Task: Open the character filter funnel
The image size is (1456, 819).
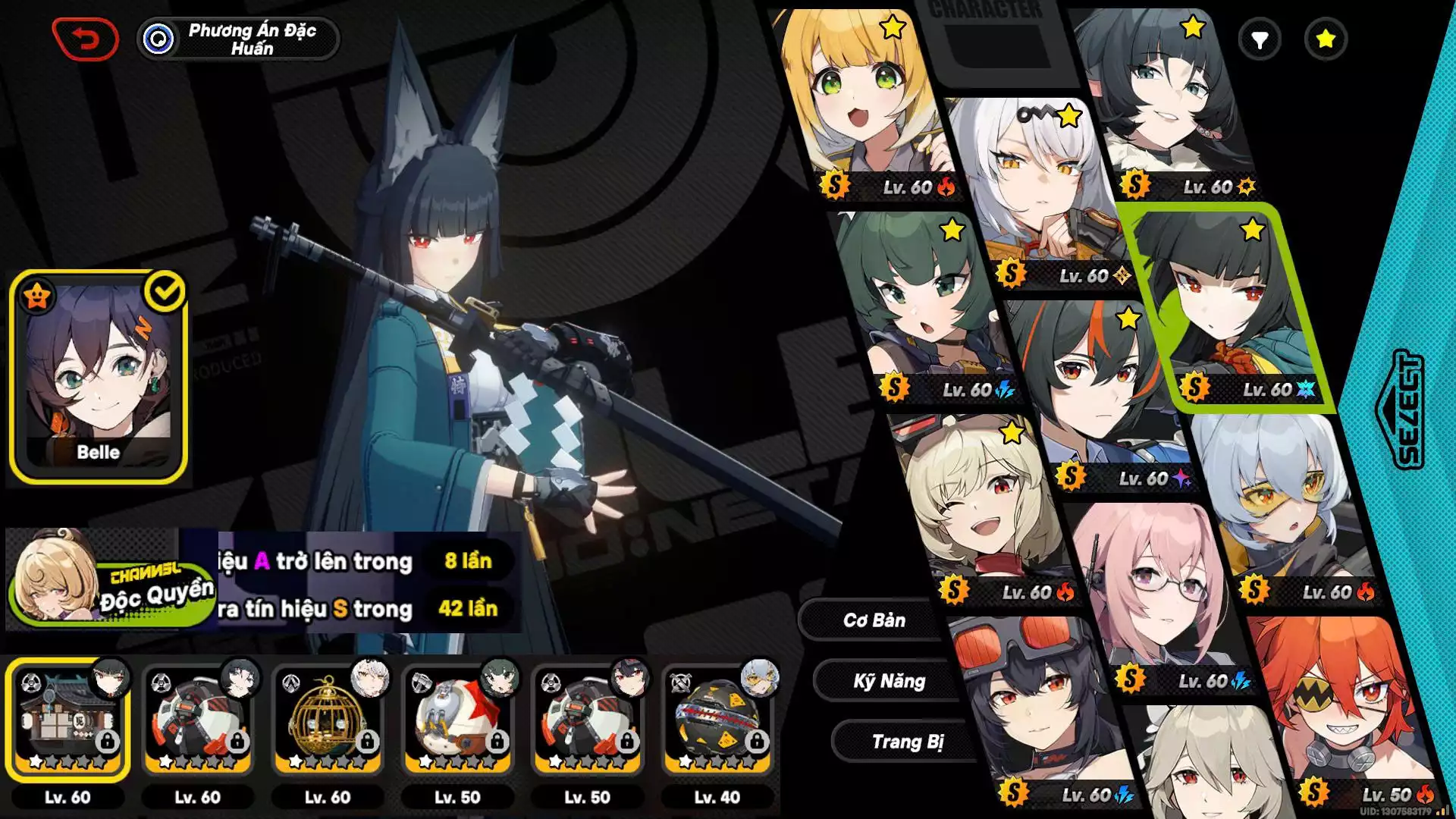Action: click(x=1260, y=39)
